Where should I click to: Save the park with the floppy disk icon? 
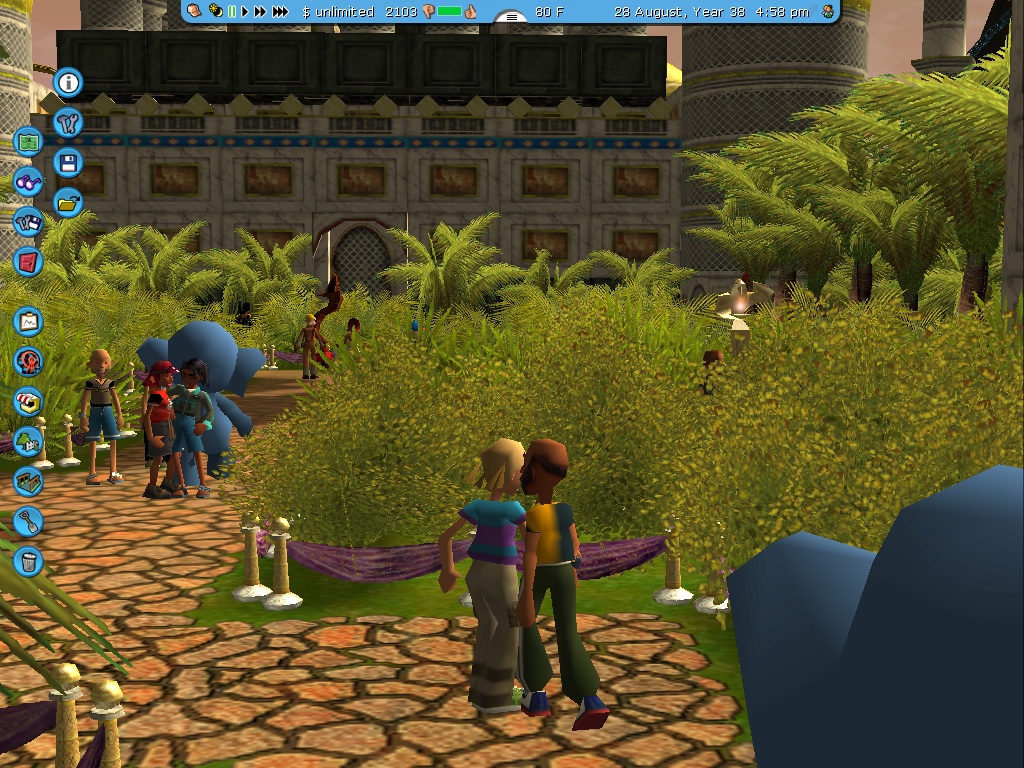[68, 163]
